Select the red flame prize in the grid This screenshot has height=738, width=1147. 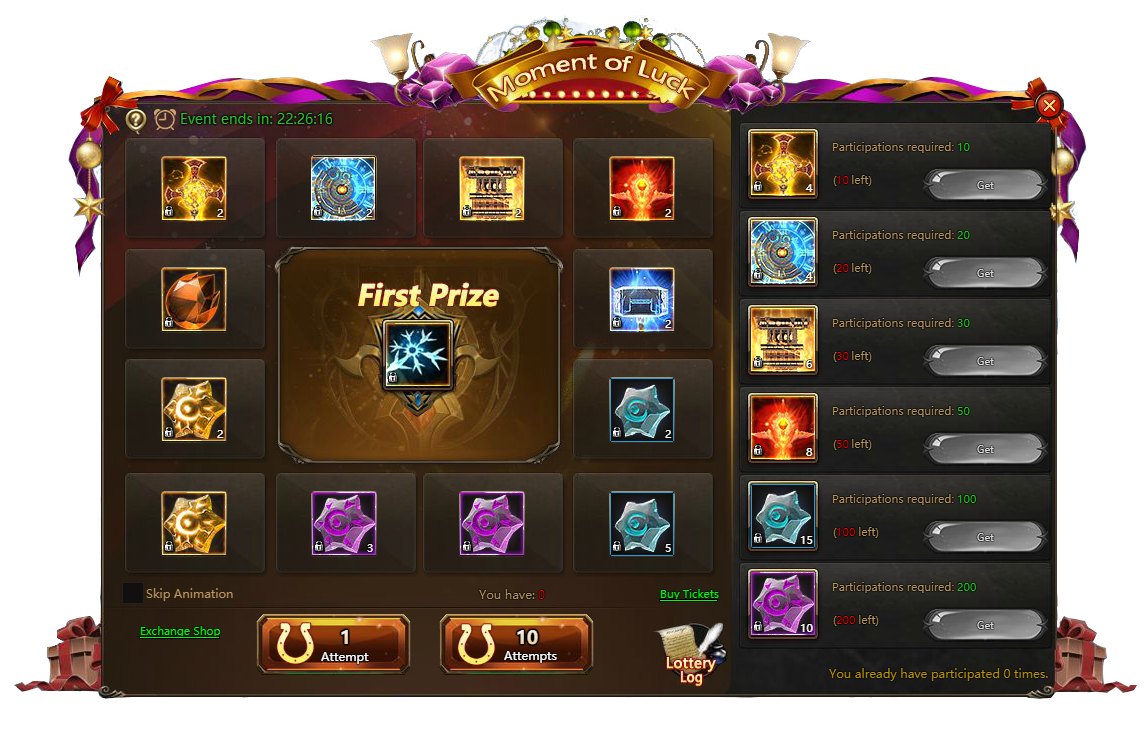[642, 188]
